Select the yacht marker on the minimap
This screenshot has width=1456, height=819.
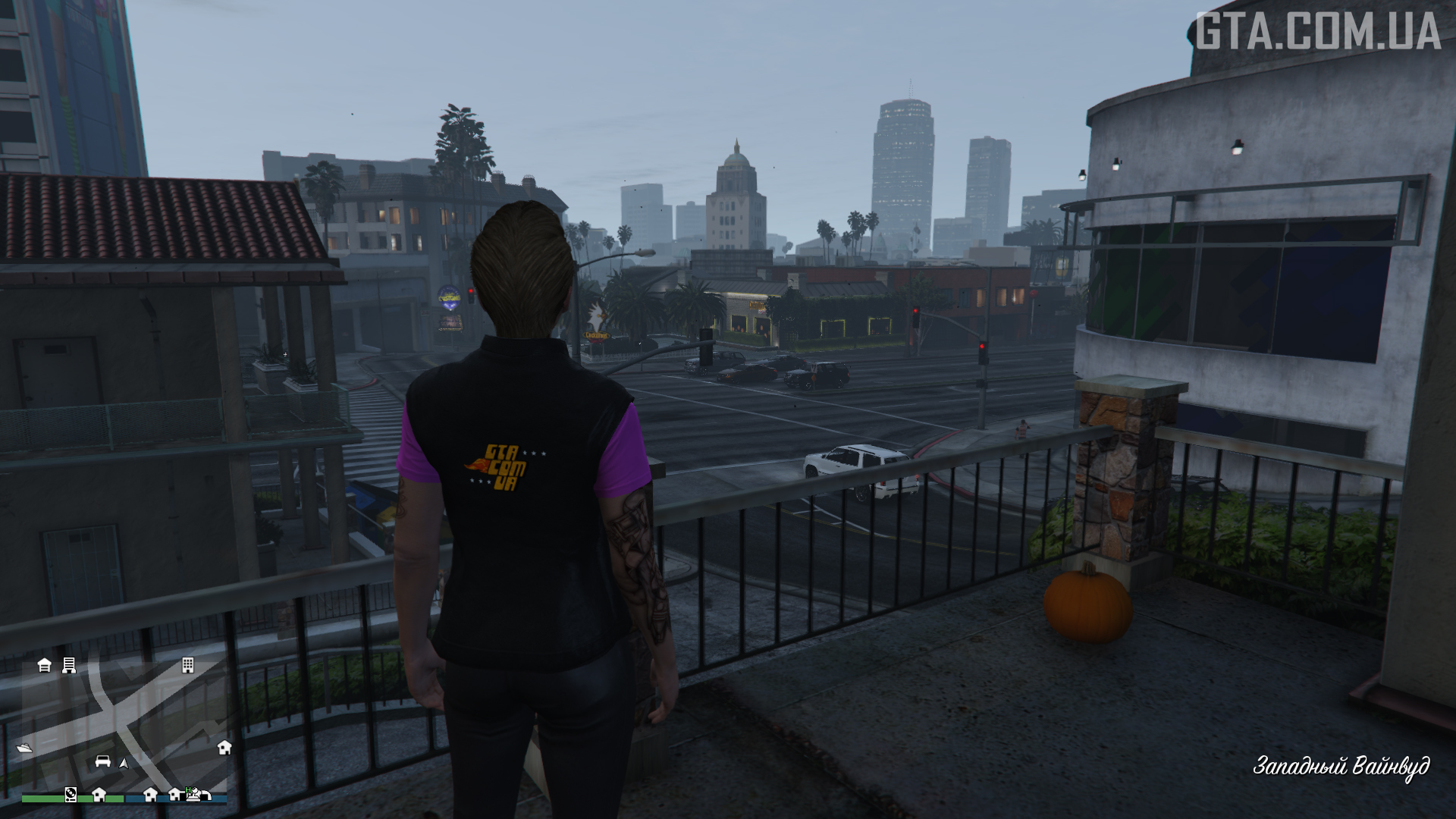tap(24, 748)
